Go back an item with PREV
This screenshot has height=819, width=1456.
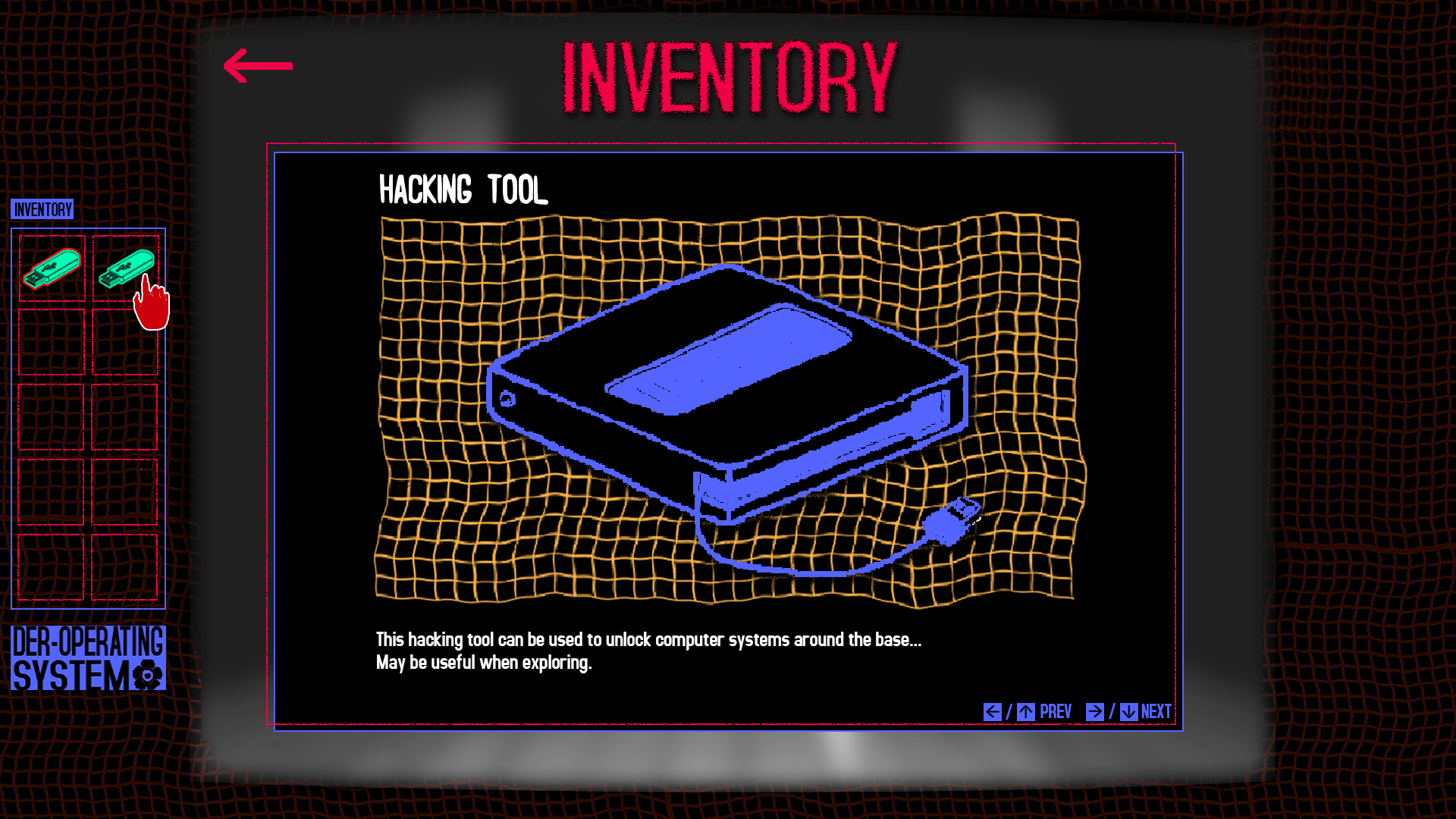1056,711
